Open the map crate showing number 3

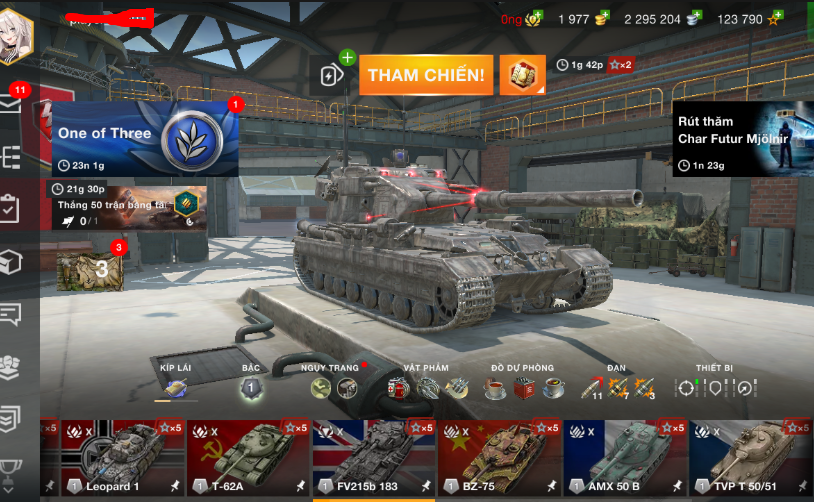(91, 268)
